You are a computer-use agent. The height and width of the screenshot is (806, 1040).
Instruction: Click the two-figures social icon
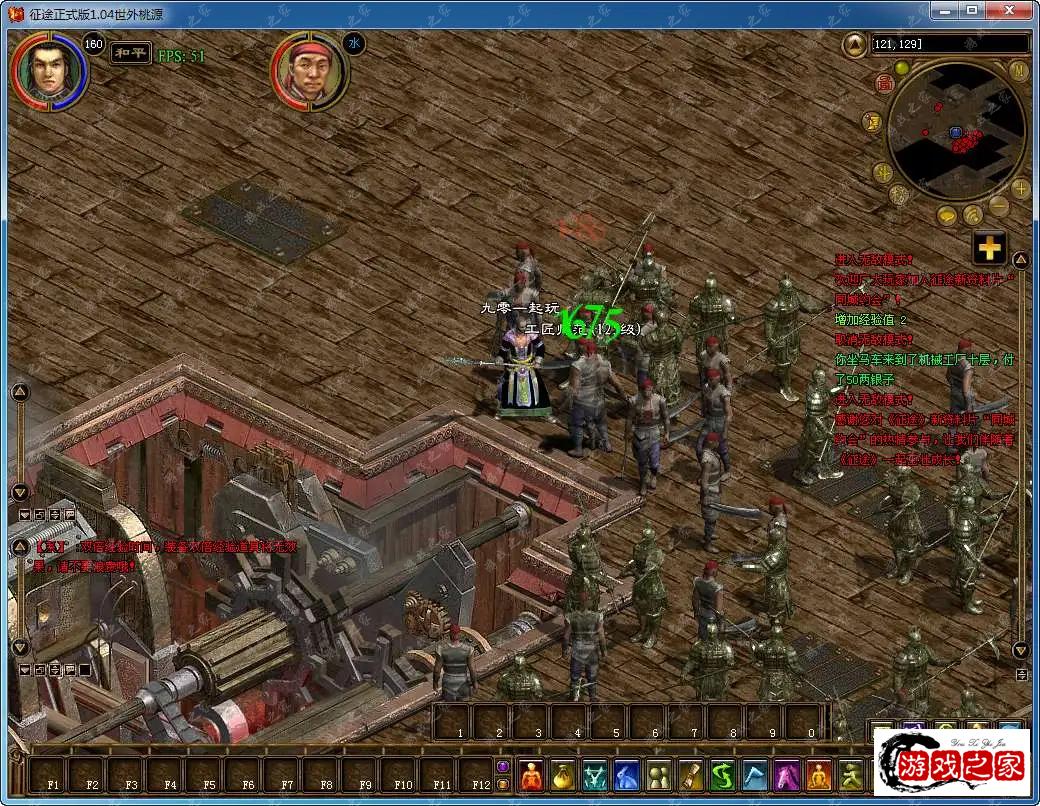(x=659, y=776)
